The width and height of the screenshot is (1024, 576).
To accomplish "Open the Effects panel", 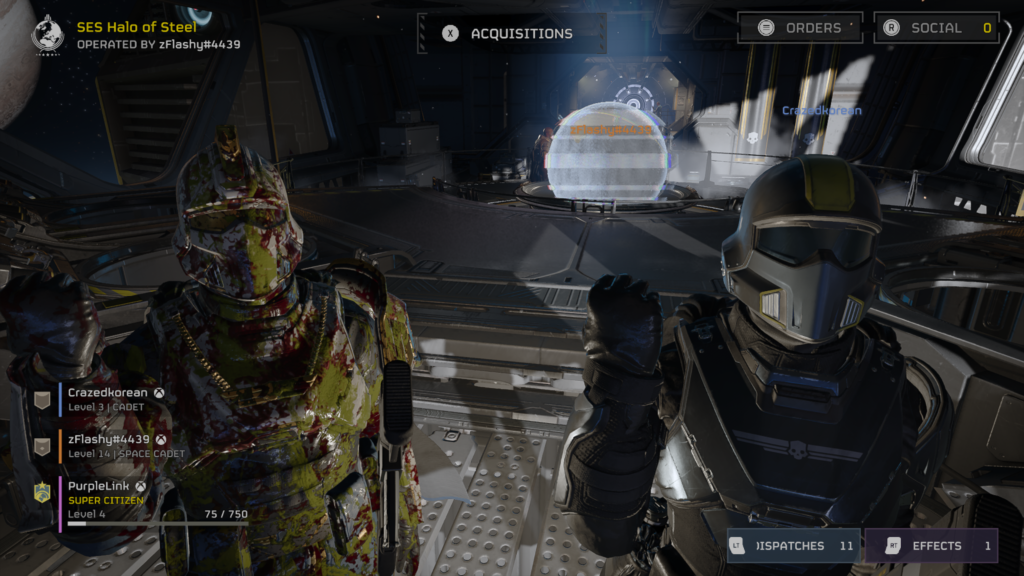I will 931,546.
